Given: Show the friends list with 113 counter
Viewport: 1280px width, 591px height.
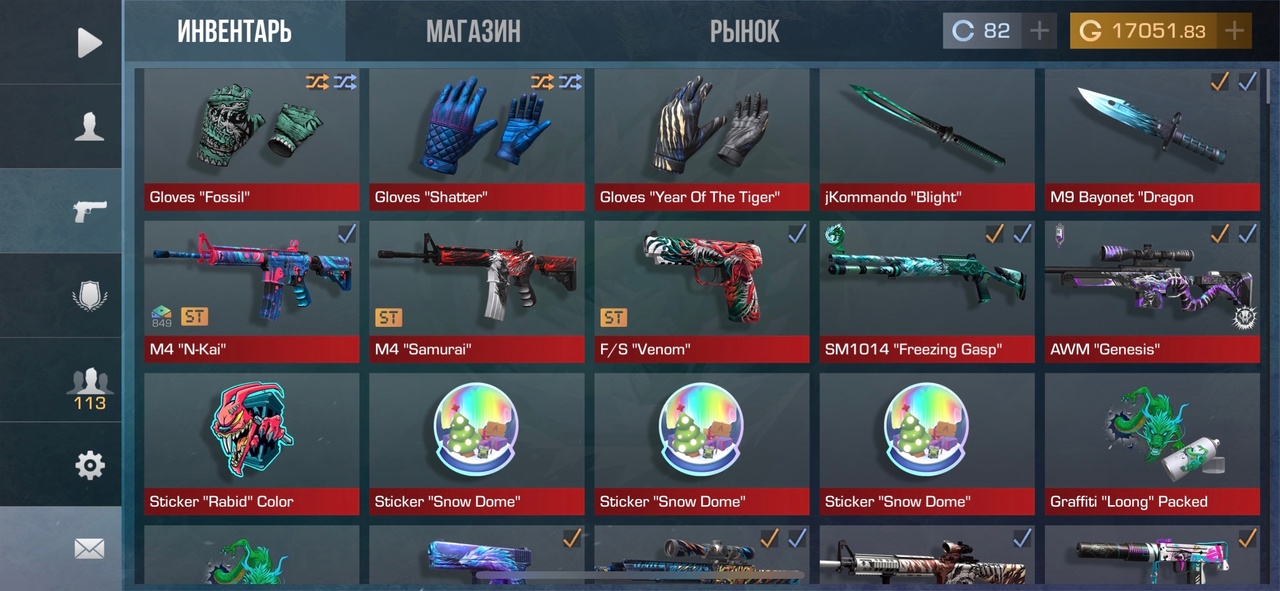Looking at the screenshot, I should [x=89, y=386].
